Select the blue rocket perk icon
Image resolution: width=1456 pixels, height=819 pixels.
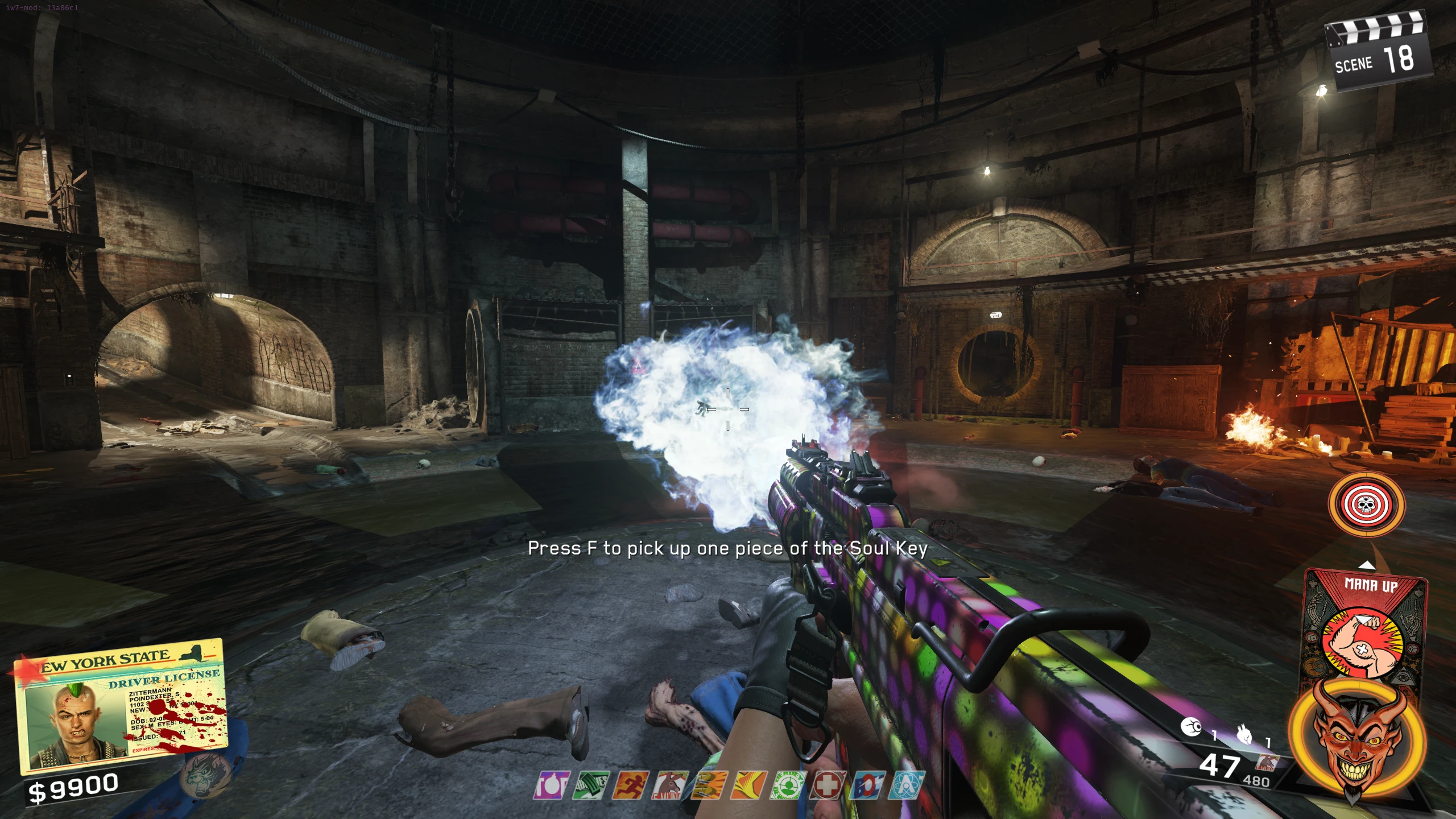[x=867, y=785]
